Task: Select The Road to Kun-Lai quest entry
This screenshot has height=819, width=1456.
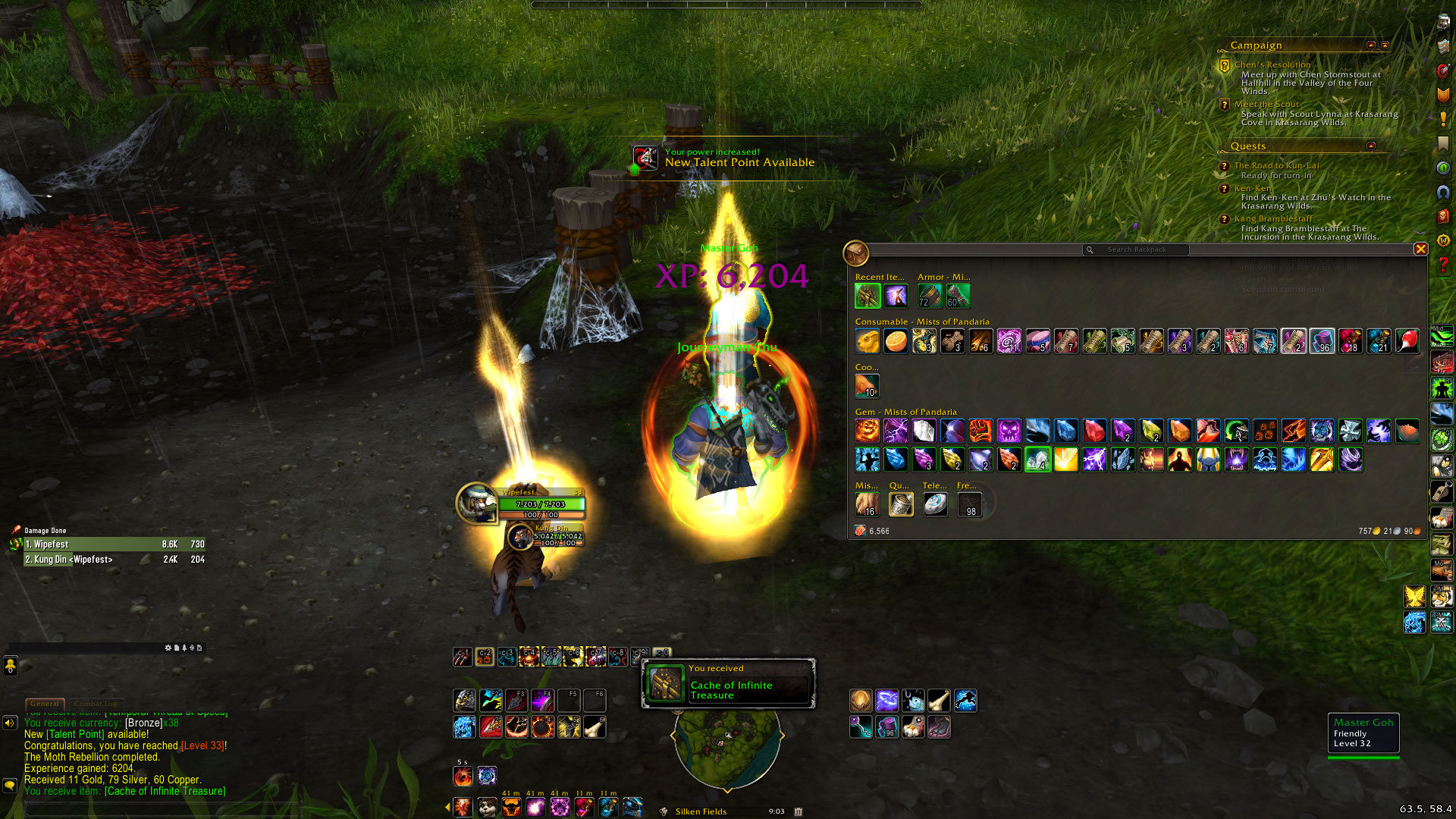Action: point(1276,166)
